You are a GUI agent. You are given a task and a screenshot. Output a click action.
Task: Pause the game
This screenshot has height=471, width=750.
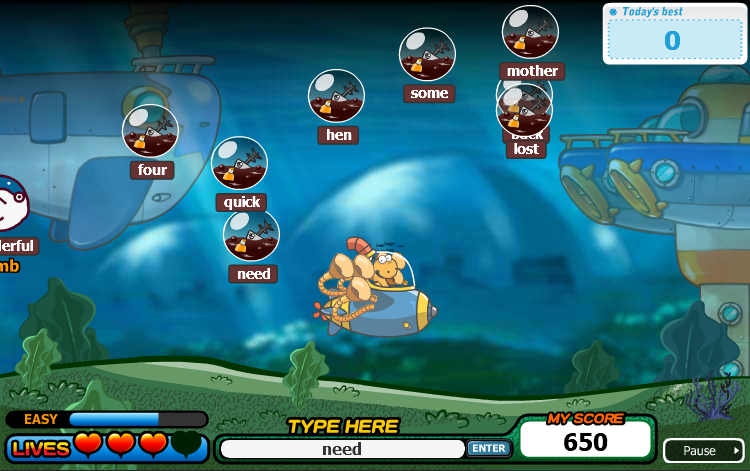(703, 450)
